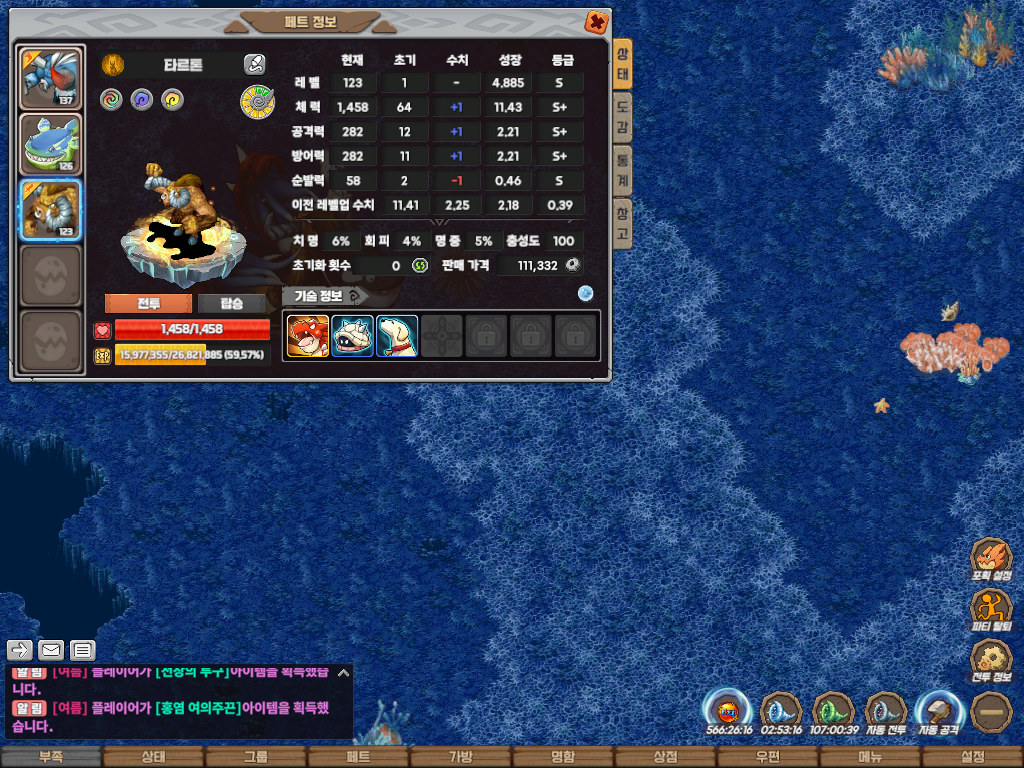Open the 창고 side tab
1024x768 pixels.
click(622, 224)
